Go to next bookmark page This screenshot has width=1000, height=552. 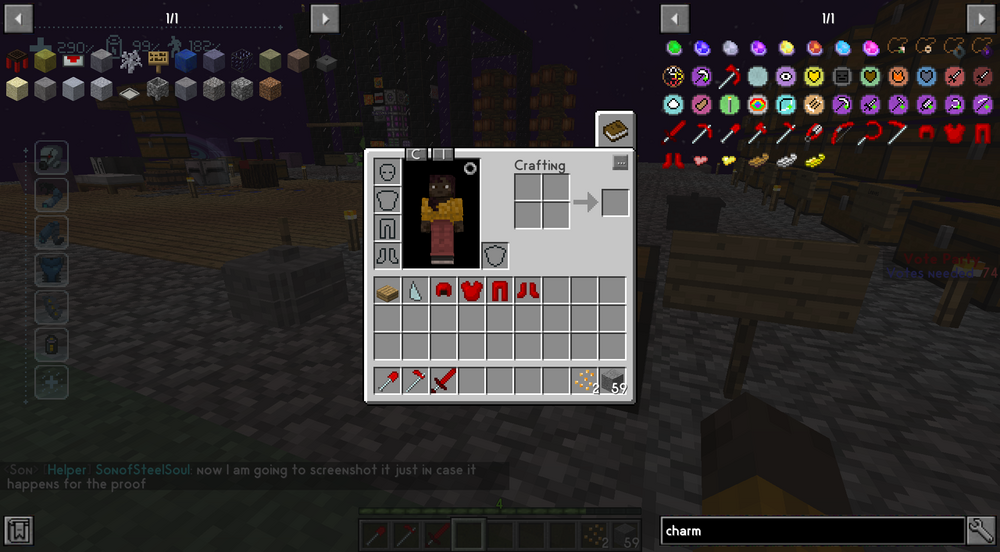(x=324, y=19)
